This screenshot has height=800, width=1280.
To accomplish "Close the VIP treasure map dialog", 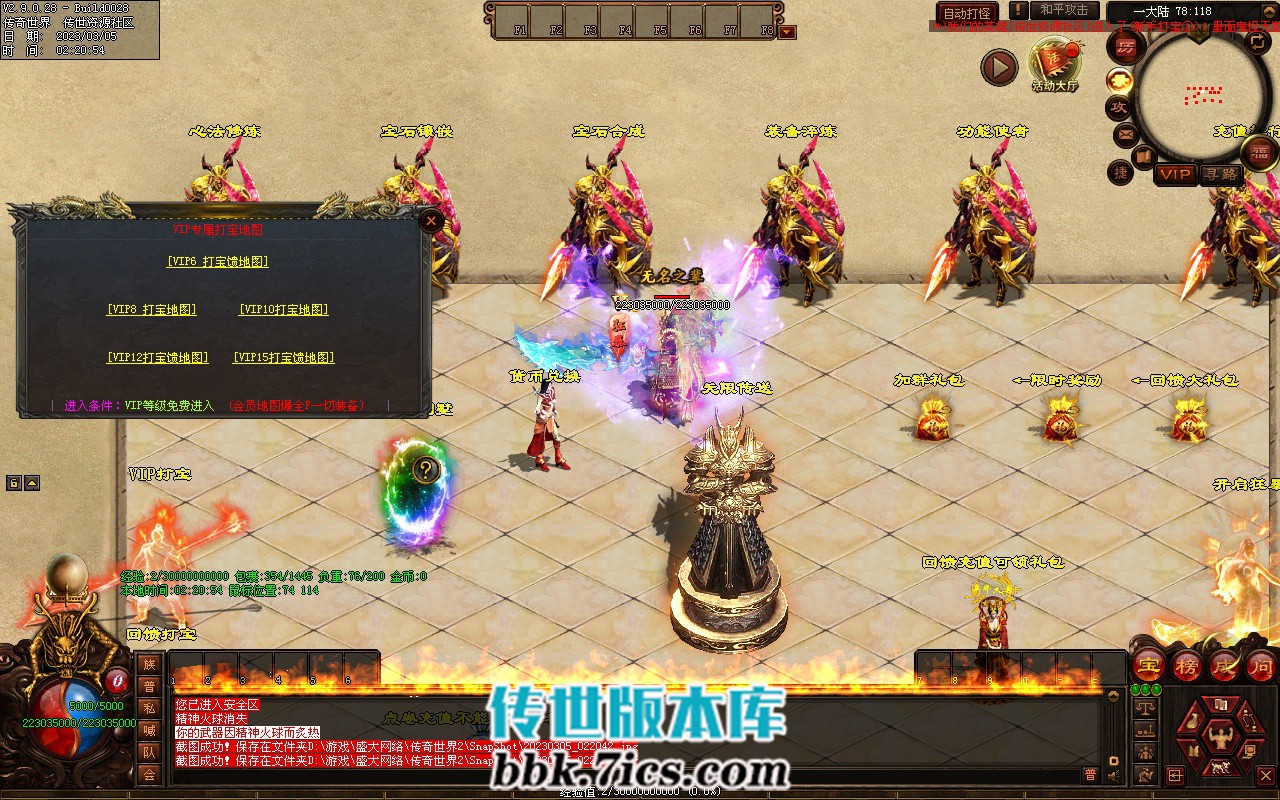I will (x=431, y=221).
